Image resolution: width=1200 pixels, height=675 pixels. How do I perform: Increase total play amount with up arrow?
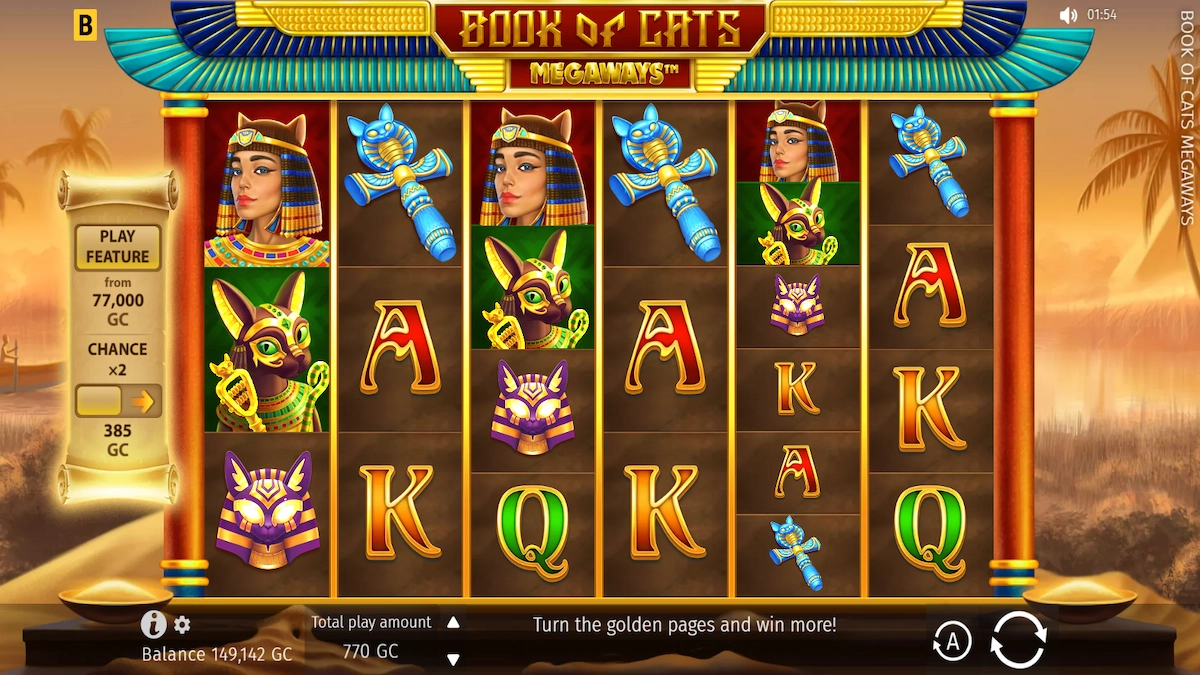tap(453, 622)
